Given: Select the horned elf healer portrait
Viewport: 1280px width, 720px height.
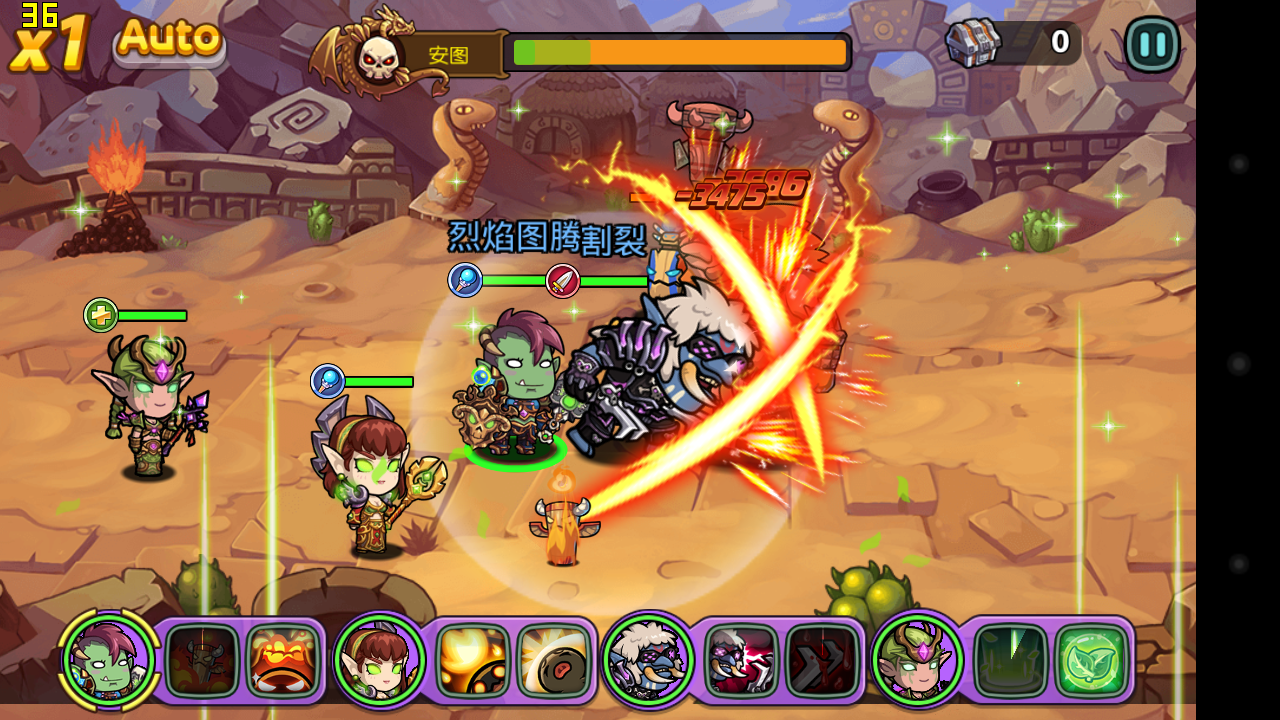Looking at the screenshot, I should [x=917, y=660].
